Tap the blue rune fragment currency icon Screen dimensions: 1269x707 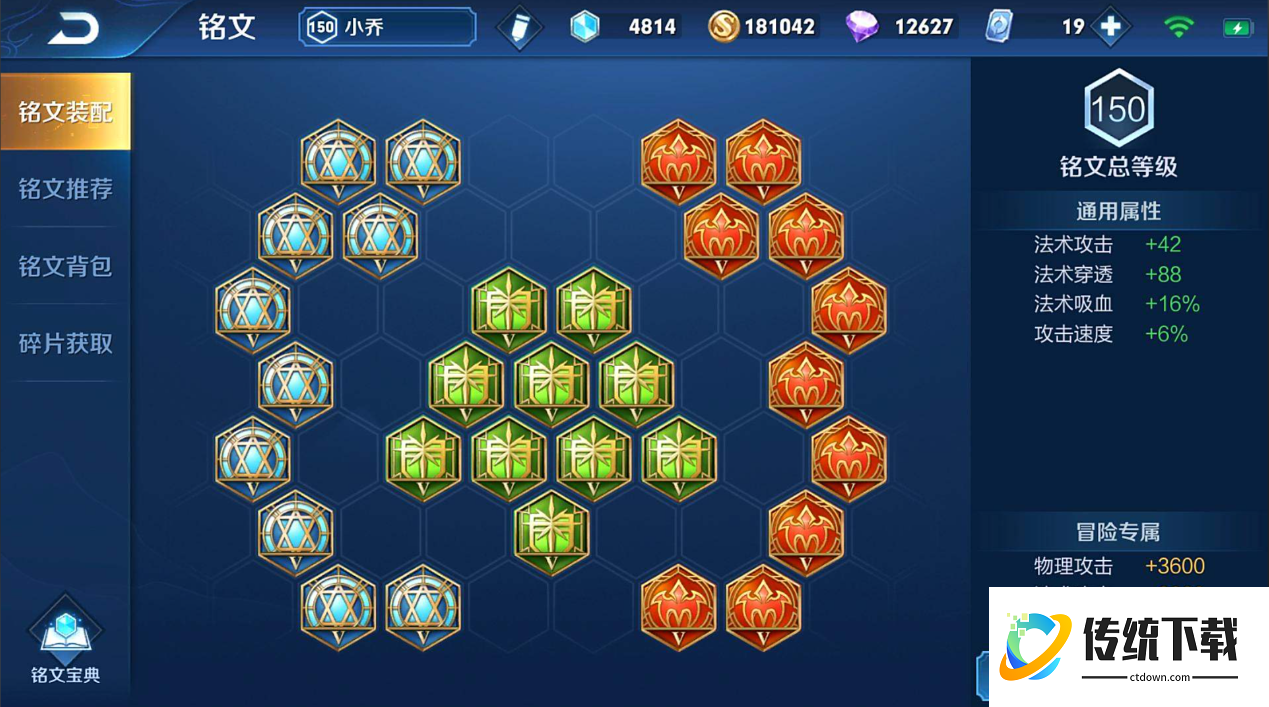pos(585,27)
